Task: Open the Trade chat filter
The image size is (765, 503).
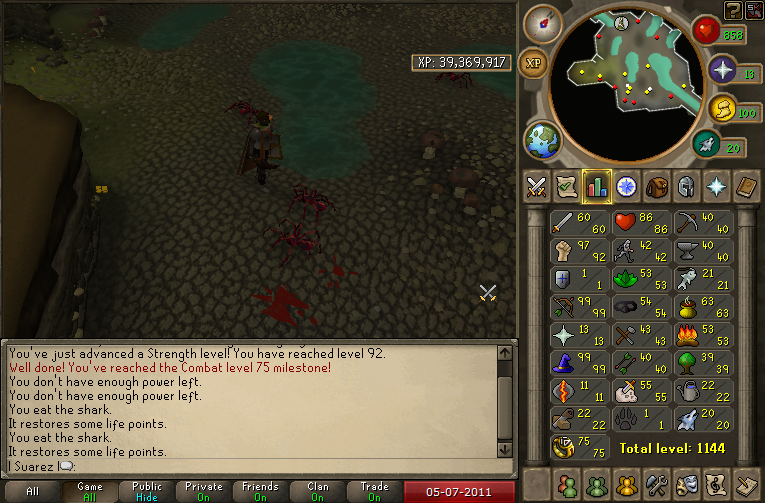Action: [x=375, y=491]
